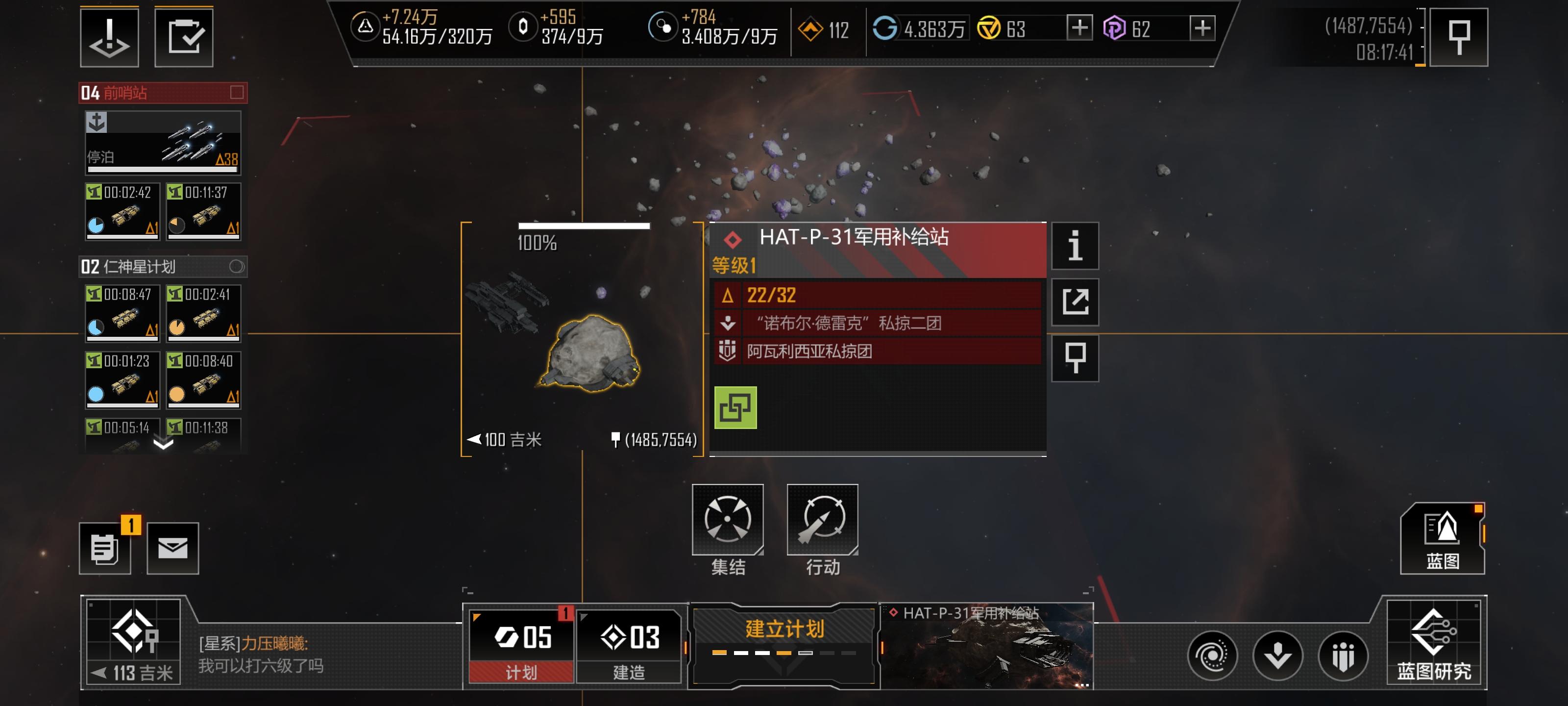Image resolution: width=1568 pixels, height=706 pixels.
Task: Switch to the 05 计划 tab
Action: (x=522, y=646)
